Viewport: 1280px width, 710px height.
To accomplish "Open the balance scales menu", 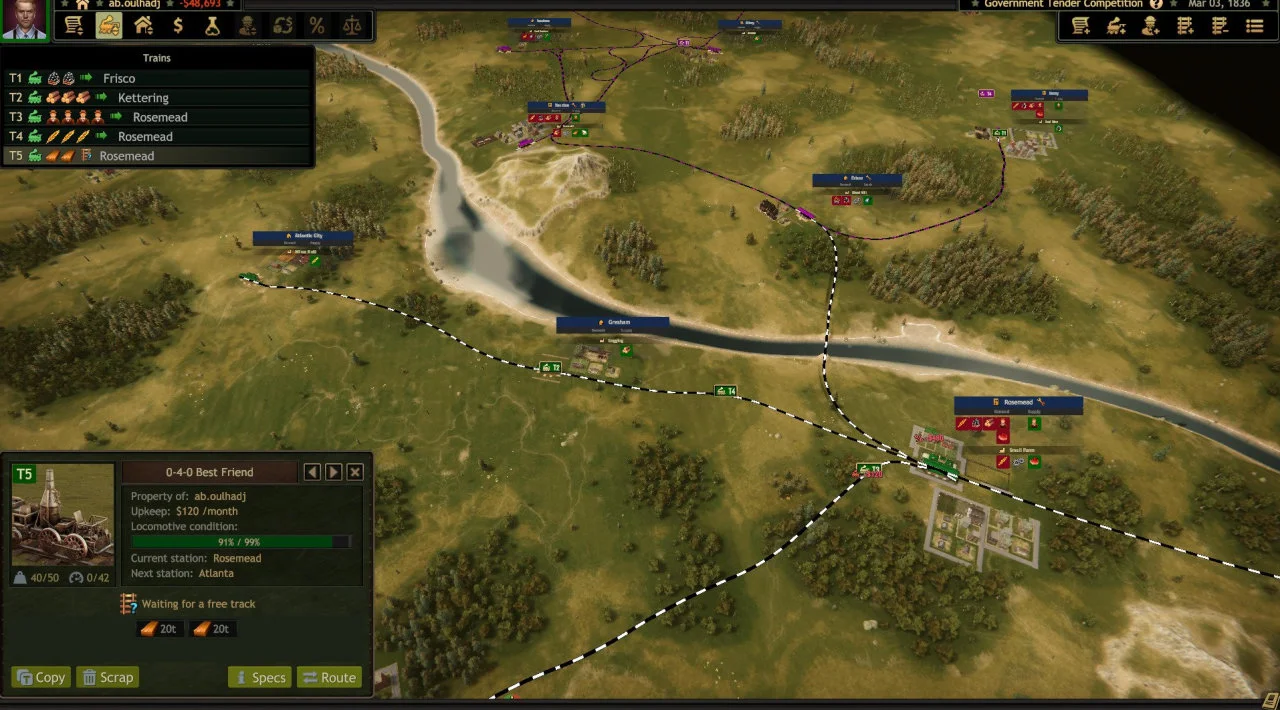I will 352,26.
